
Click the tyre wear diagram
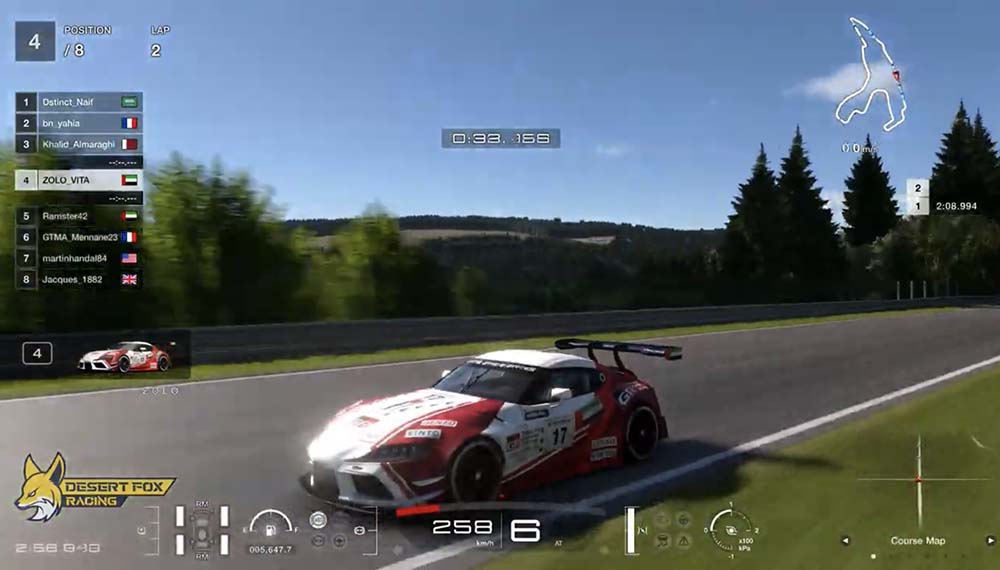201,529
